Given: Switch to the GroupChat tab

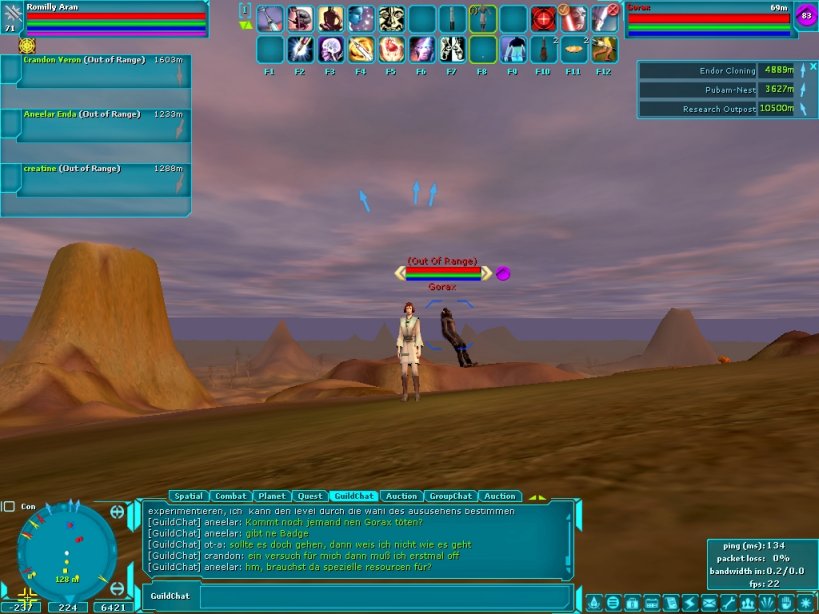Looking at the screenshot, I should coord(450,496).
